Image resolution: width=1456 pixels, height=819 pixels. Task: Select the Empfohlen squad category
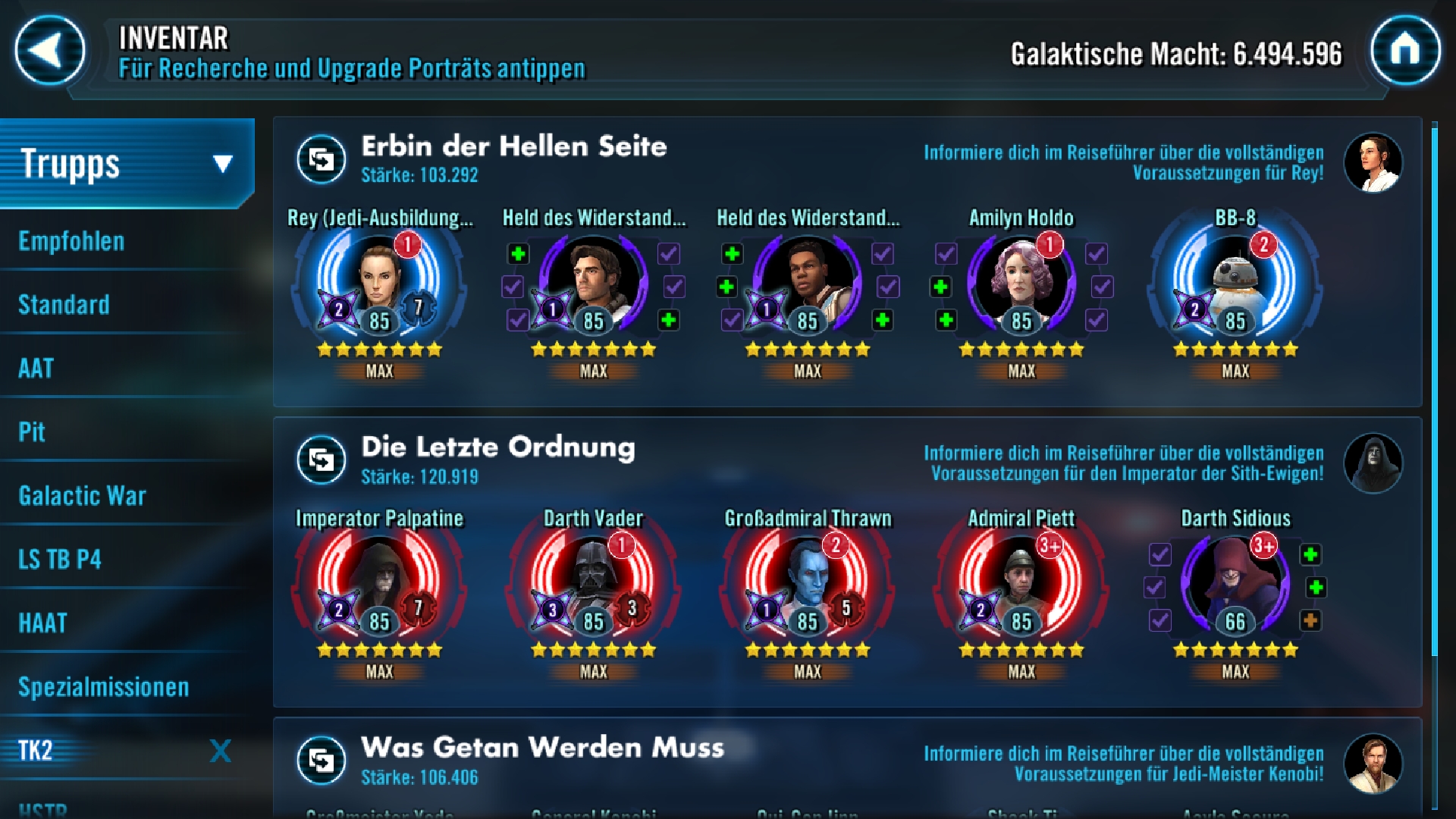pyautogui.click(x=71, y=241)
